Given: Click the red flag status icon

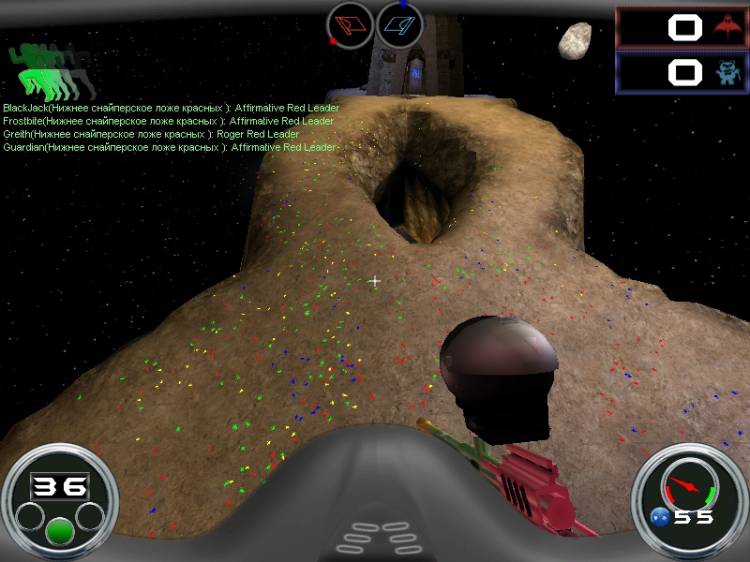Looking at the screenshot, I should [x=350, y=24].
